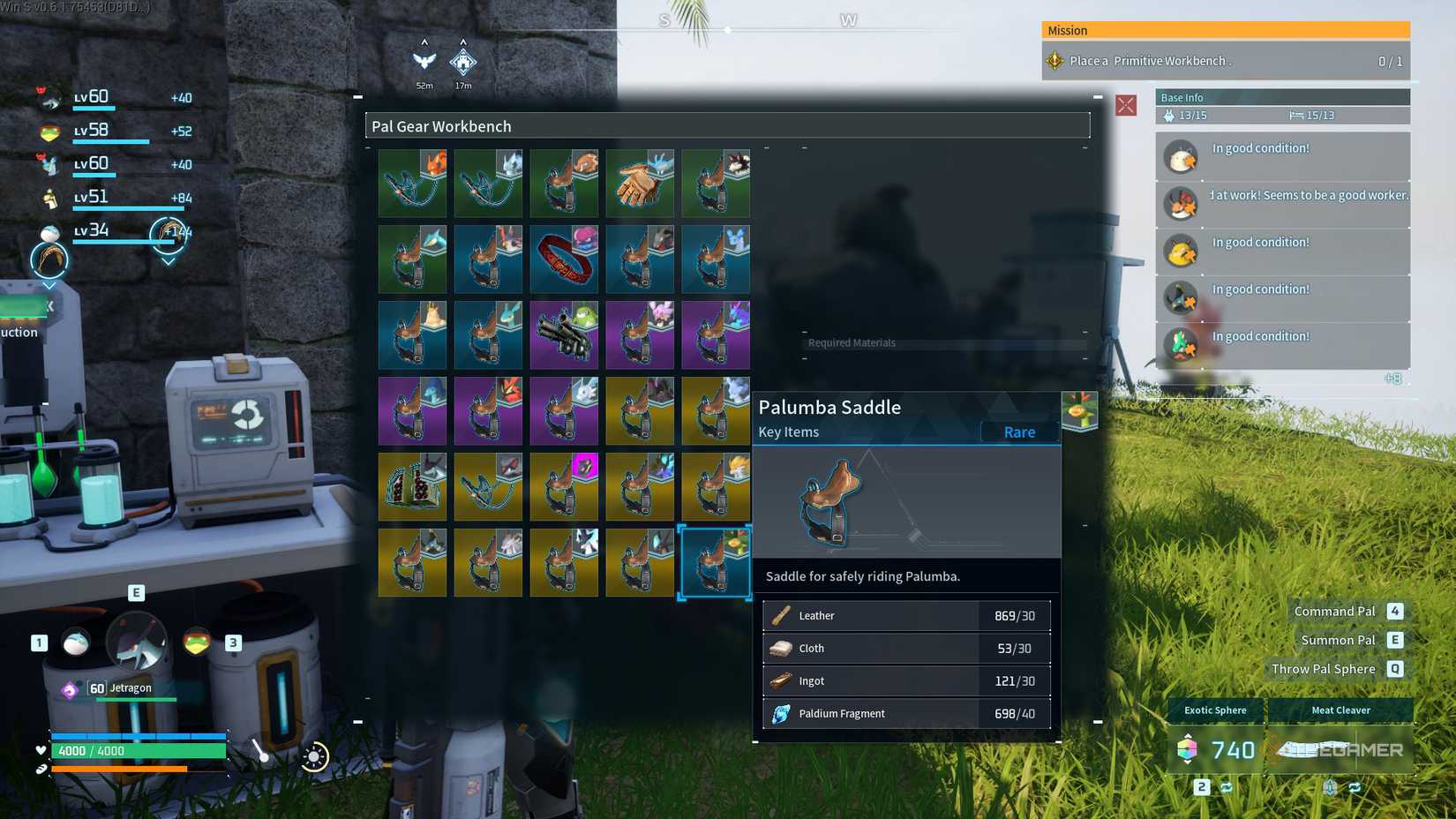
Task: Select the red collar gear recipe
Action: (x=564, y=259)
